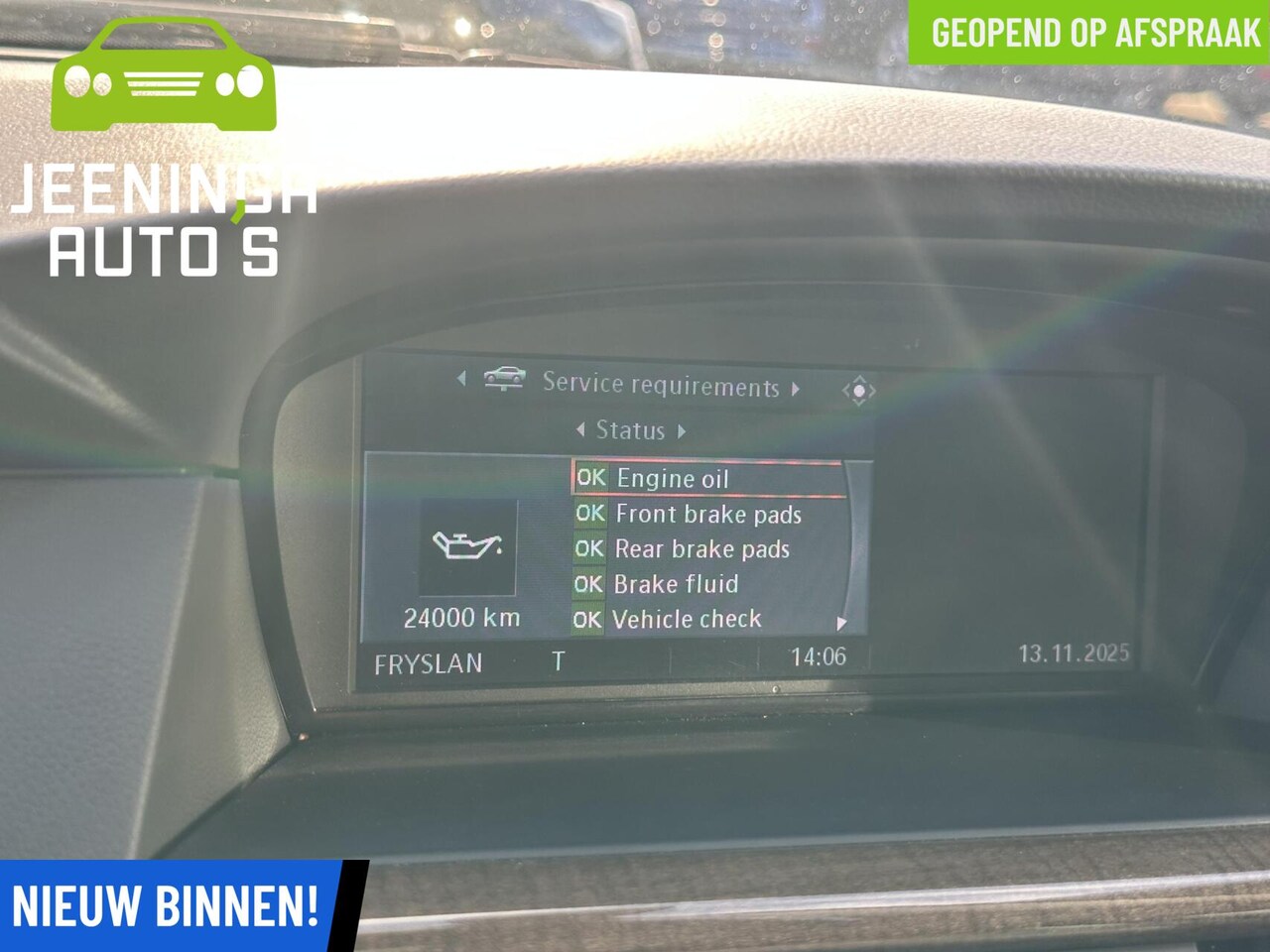Click the Jeeningh Auto's logo
Image resolution: width=1270 pixels, height=952 pixels.
pyautogui.click(x=164, y=149)
